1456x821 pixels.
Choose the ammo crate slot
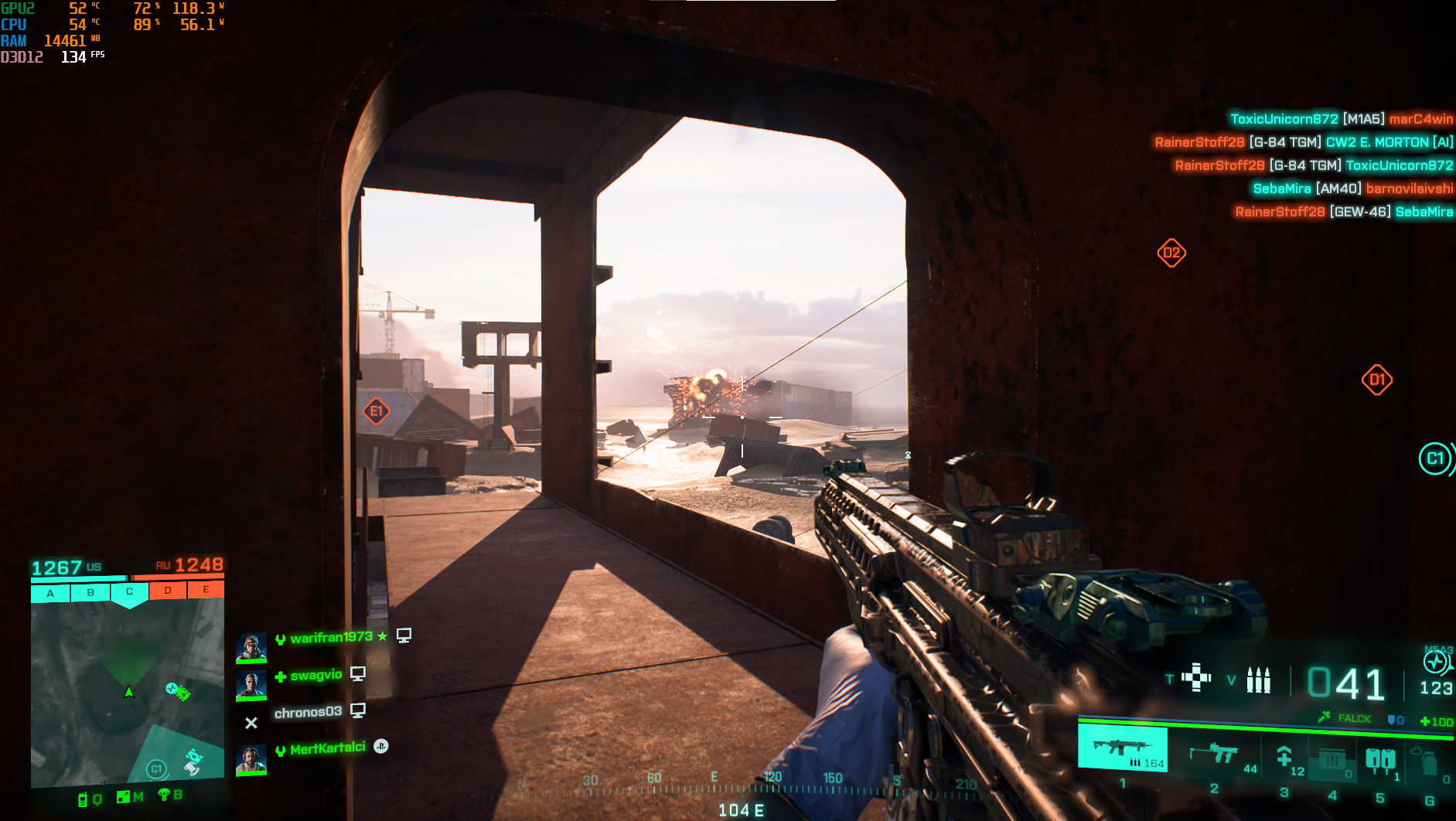1332,759
